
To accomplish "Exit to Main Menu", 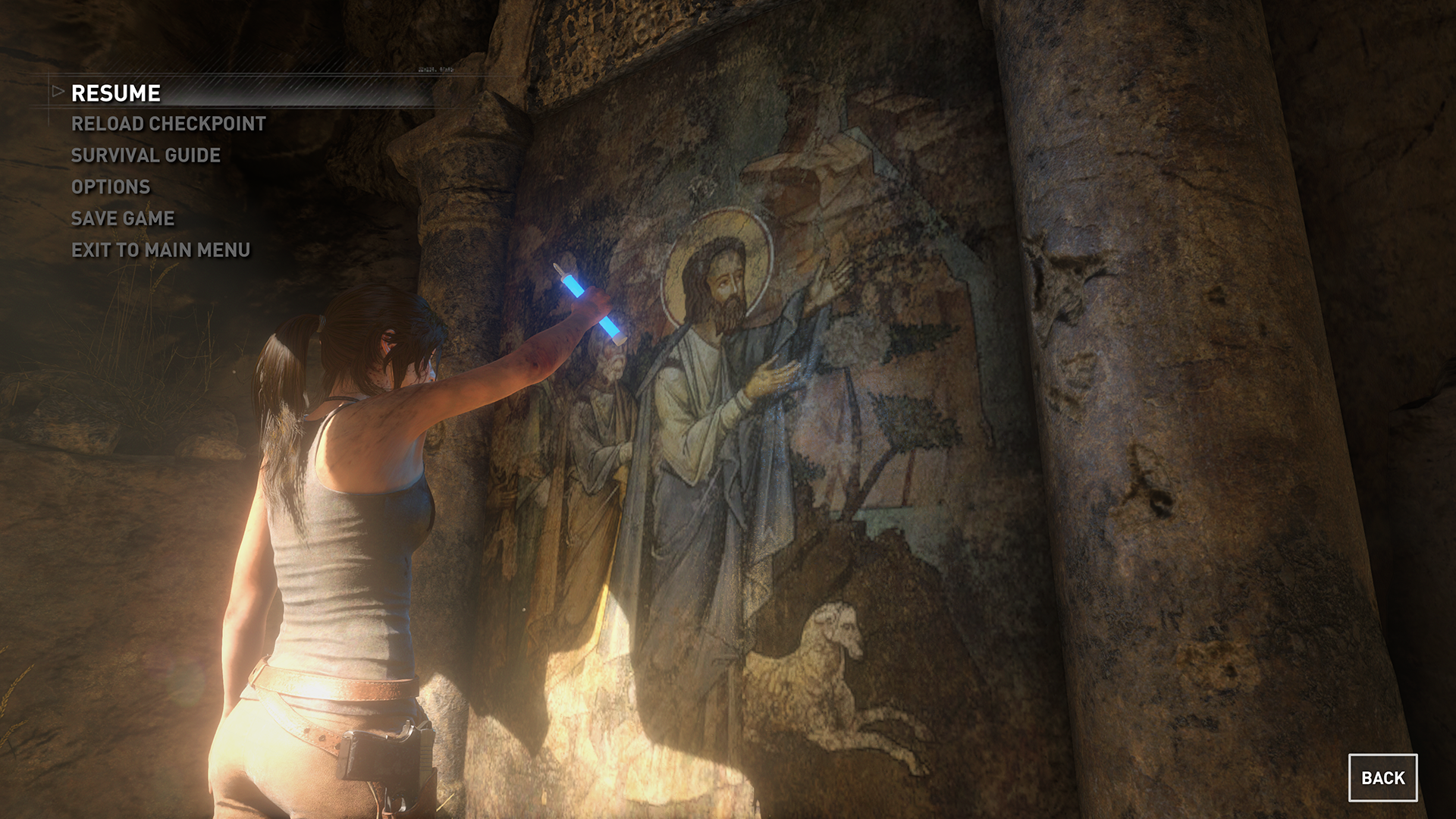I will click(161, 250).
